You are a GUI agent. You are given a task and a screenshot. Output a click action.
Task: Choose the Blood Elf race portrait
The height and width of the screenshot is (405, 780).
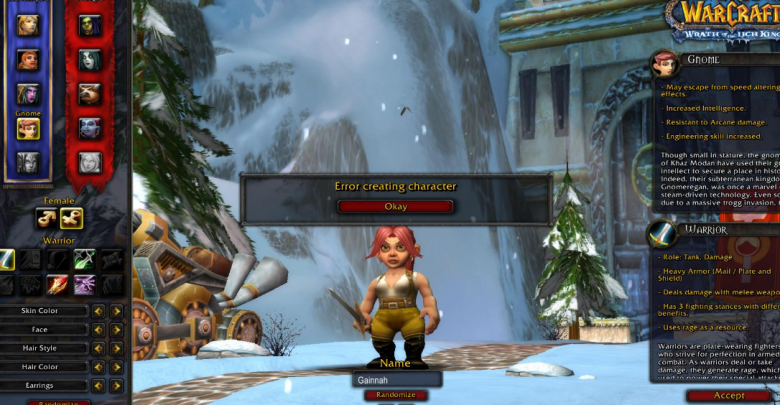click(91, 162)
